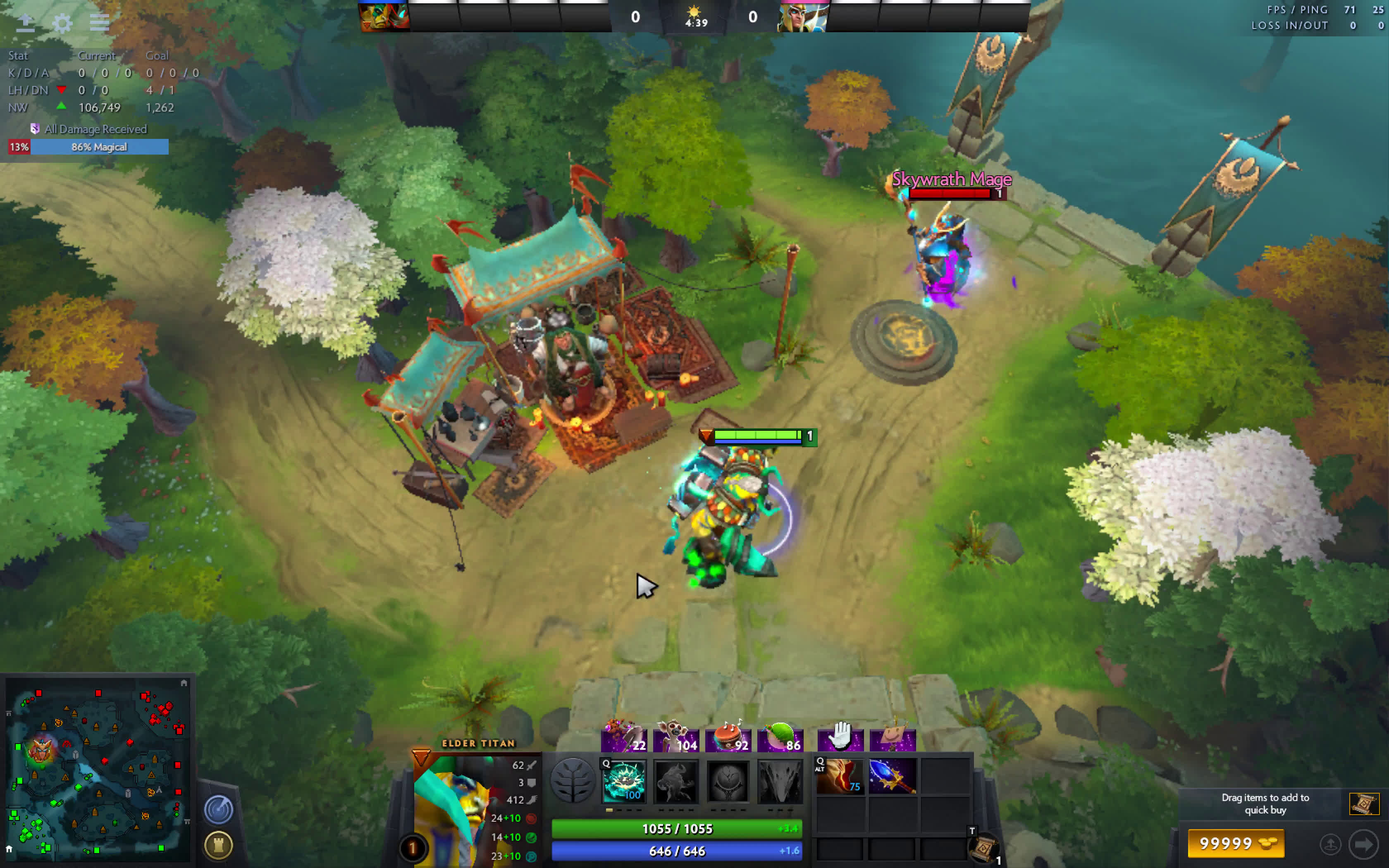Click the lemur buff icon

[676, 736]
